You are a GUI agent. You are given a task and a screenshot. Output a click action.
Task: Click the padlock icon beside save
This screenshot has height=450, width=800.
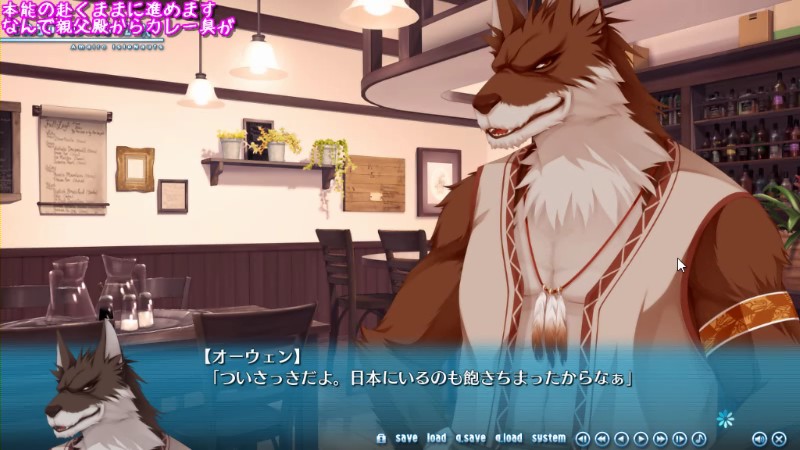tap(381, 438)
